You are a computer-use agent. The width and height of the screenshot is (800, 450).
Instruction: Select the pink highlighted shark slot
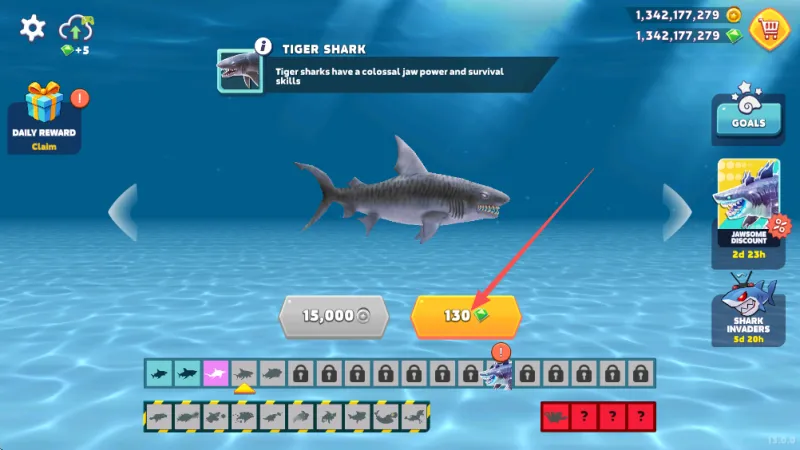(216, 374)
